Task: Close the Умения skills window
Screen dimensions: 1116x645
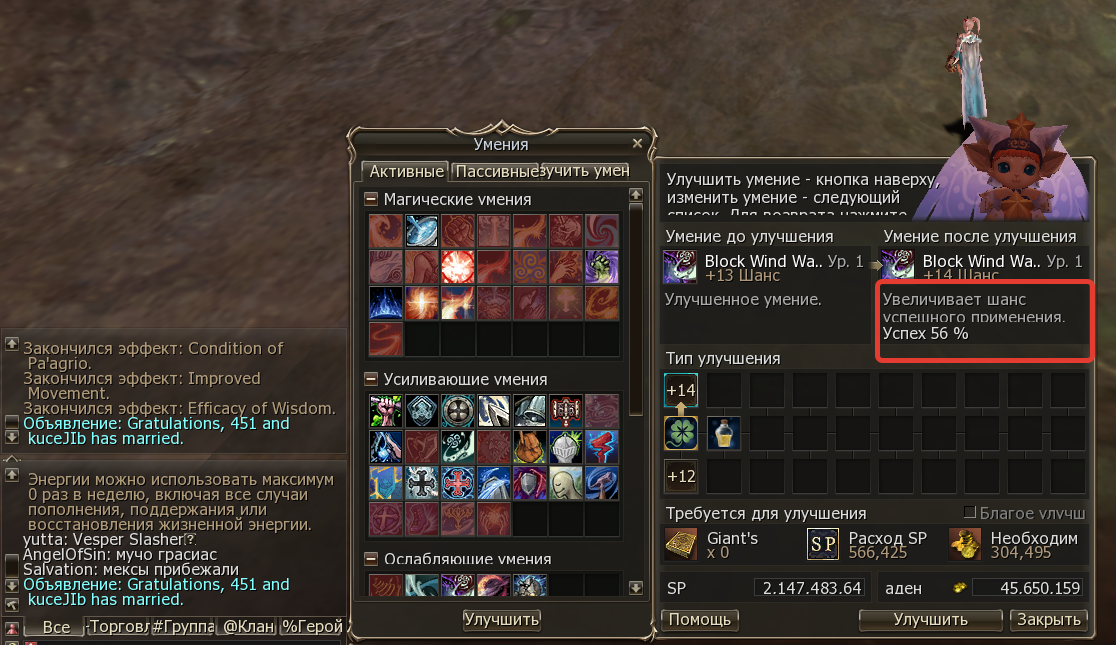Action: (638, 144)
